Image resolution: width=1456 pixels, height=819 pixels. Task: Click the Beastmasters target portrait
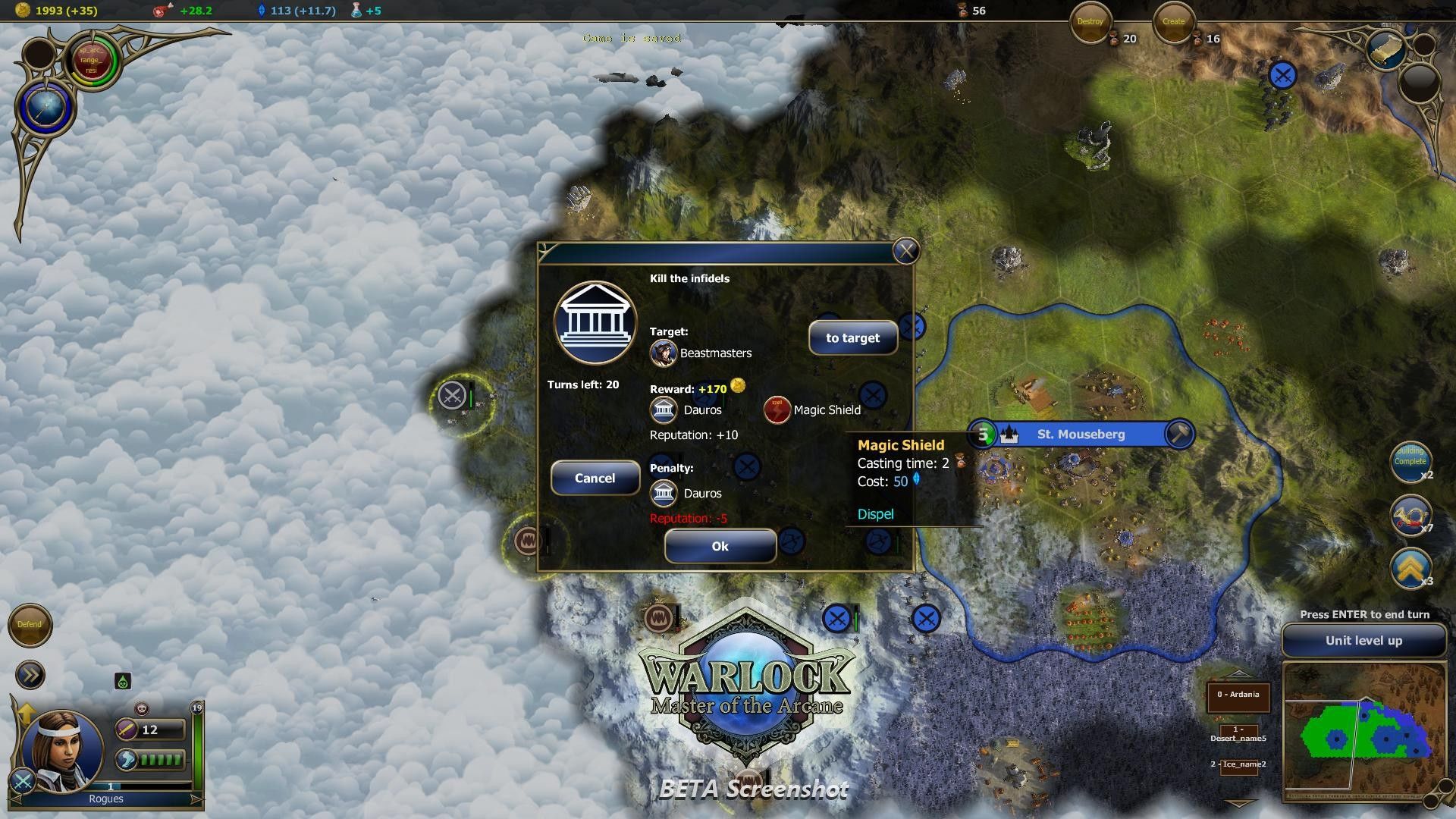click(x=663, y=353)
